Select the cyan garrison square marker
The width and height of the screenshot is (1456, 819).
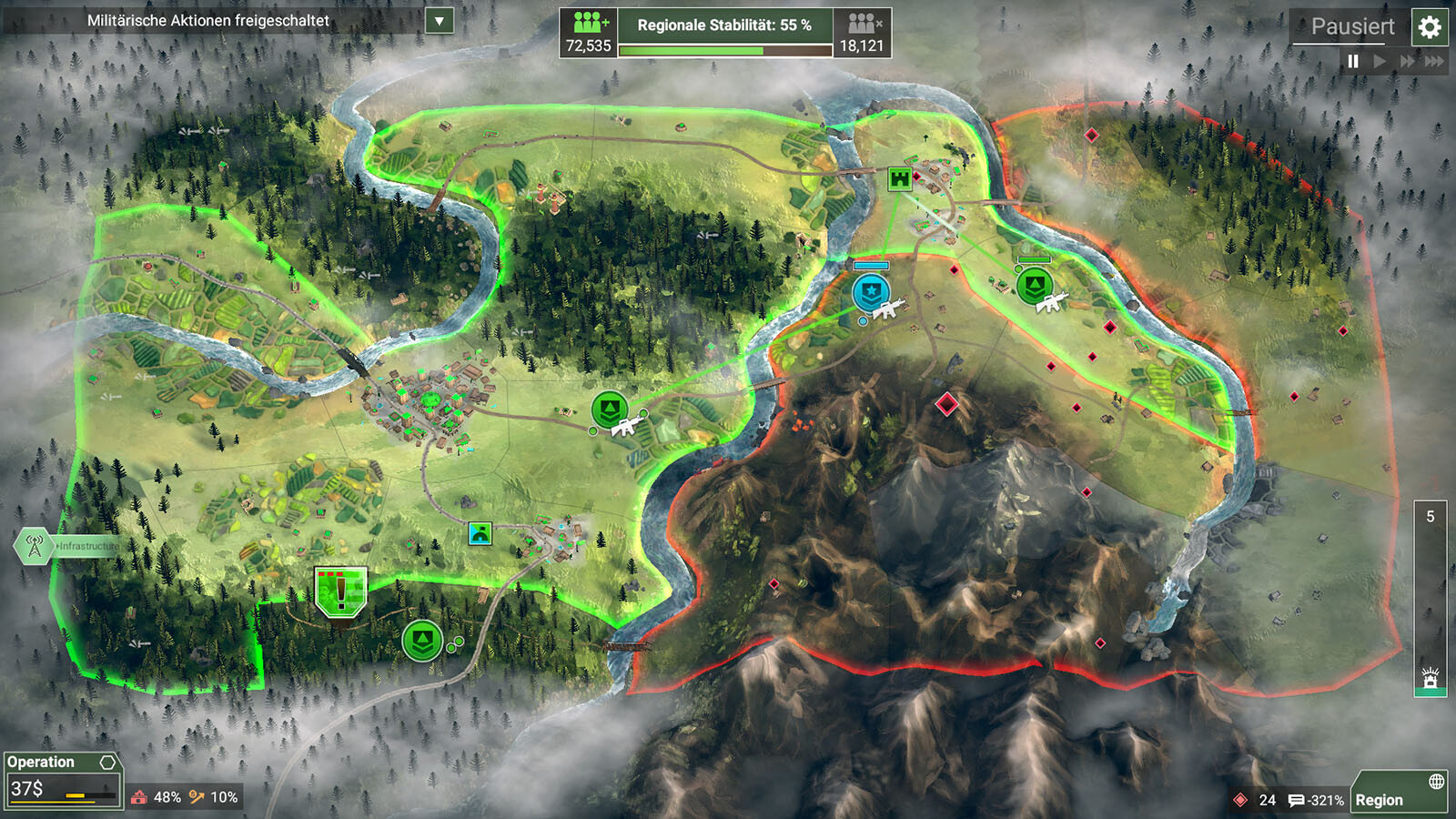(x=480, y=533)
